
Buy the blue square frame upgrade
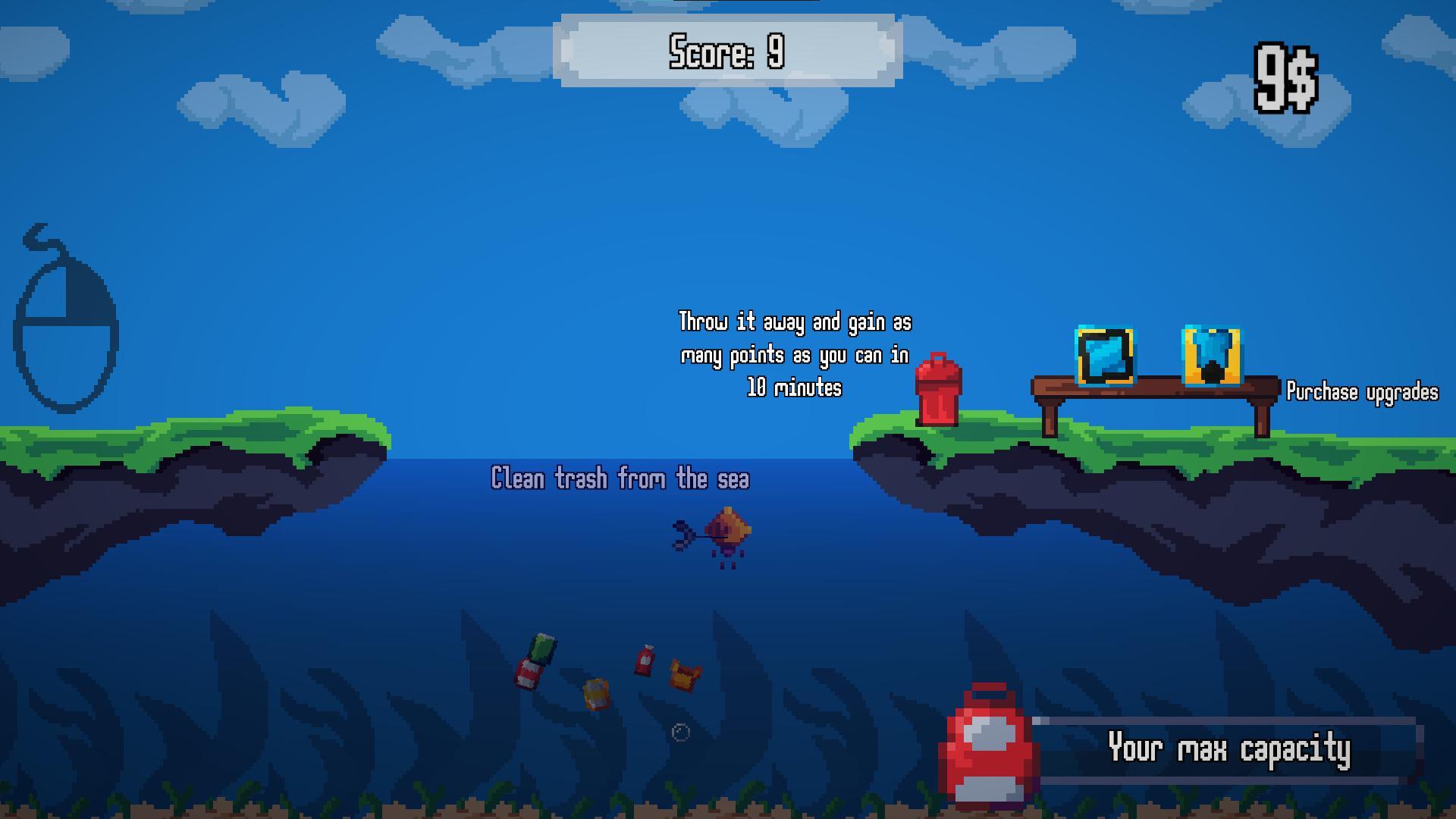(x=1105, y=356)
